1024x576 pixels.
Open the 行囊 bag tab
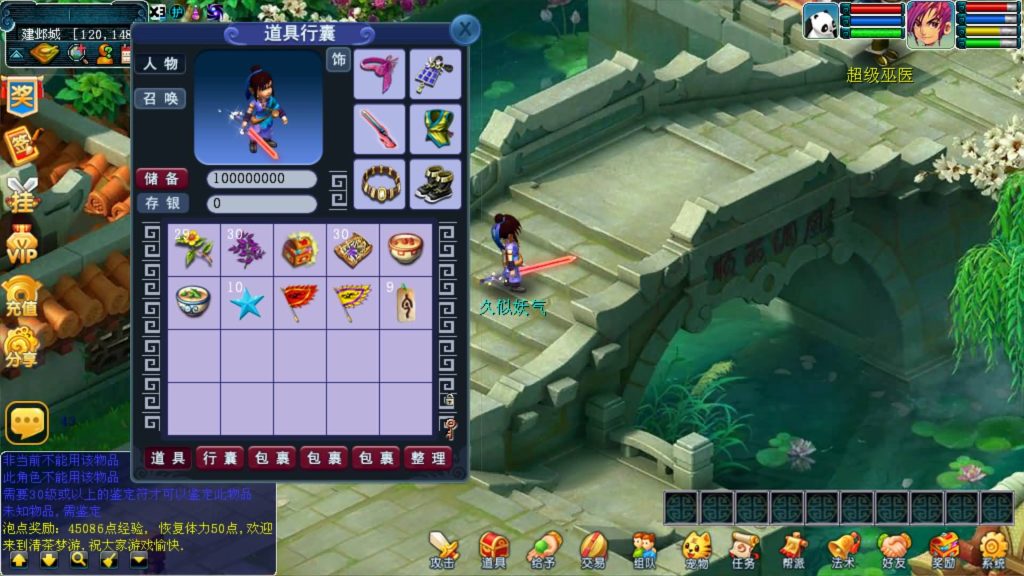click(220, 458)
